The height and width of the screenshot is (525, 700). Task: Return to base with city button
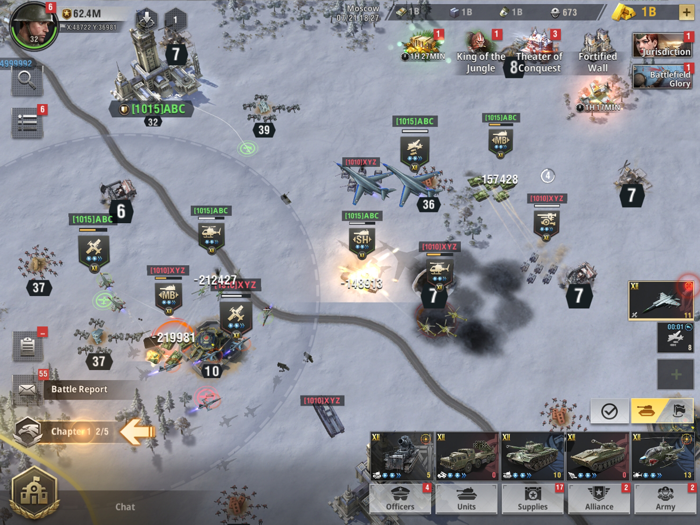pyautogui.click(x=33, y=493)
